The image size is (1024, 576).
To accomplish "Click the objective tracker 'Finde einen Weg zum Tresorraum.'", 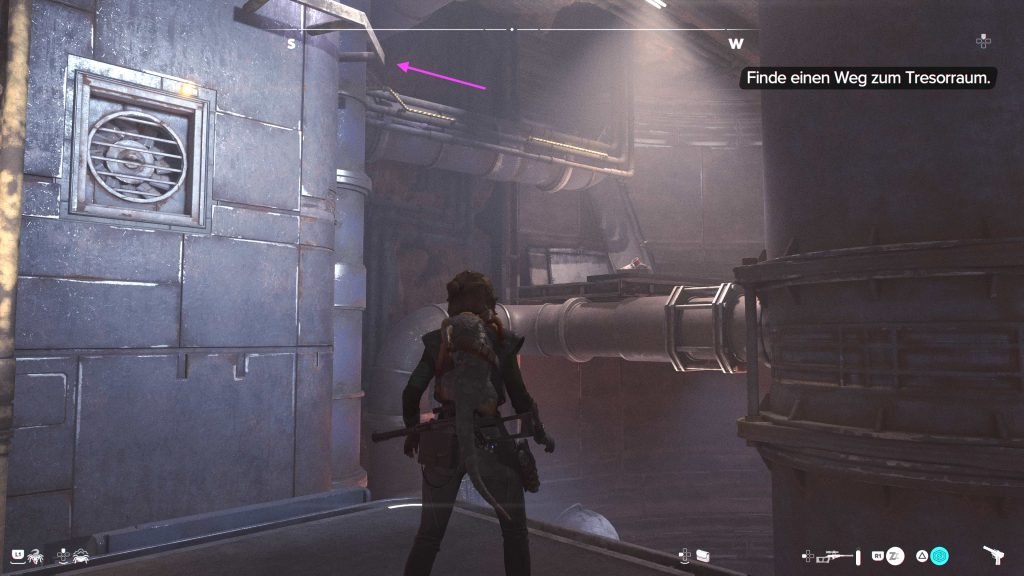I will click(x=867, y=78).
